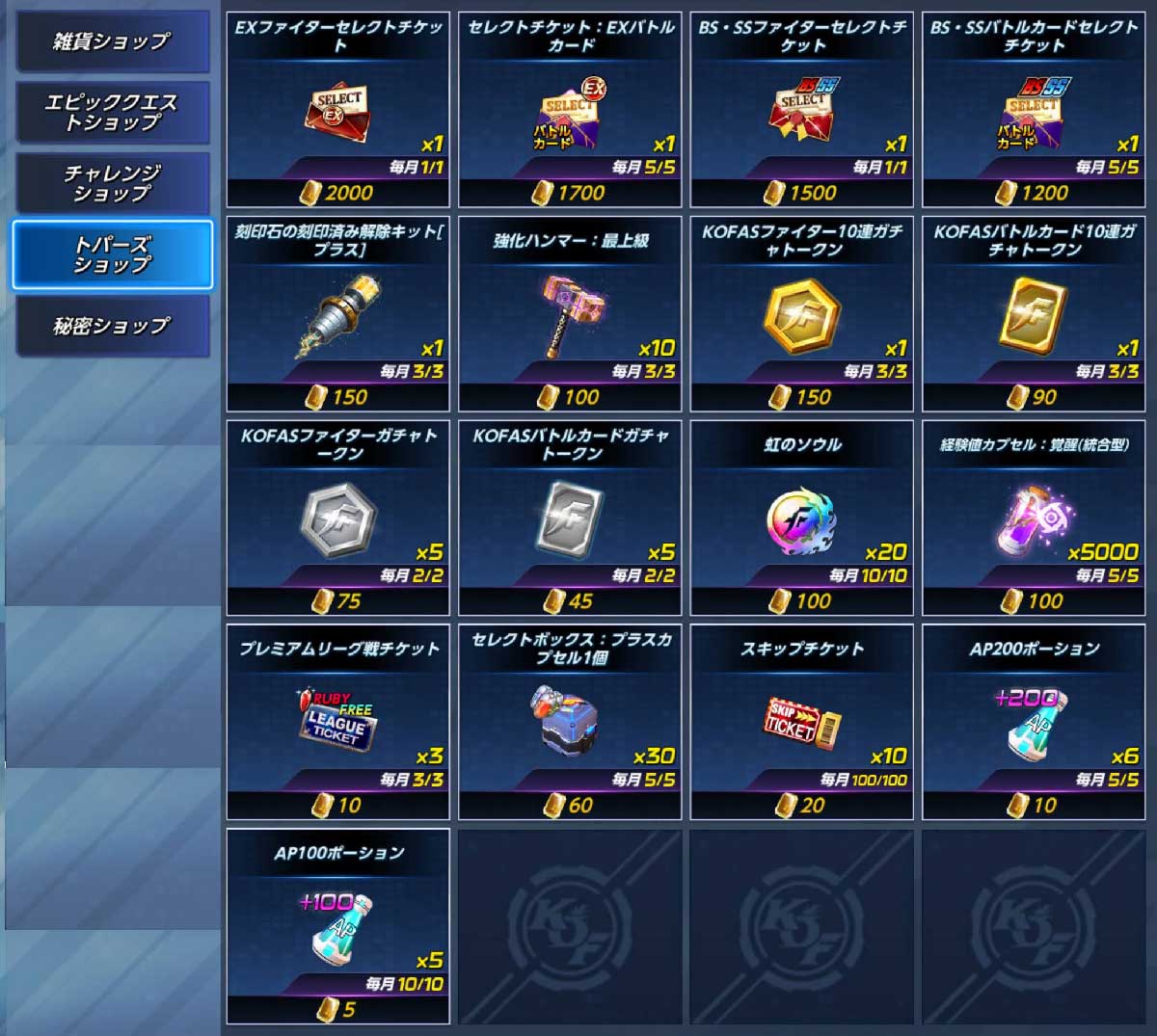Choose the BS・SSファイターセレクトチケット item
This screenshot has height=1036, width=1157.
tap(802, 111)
